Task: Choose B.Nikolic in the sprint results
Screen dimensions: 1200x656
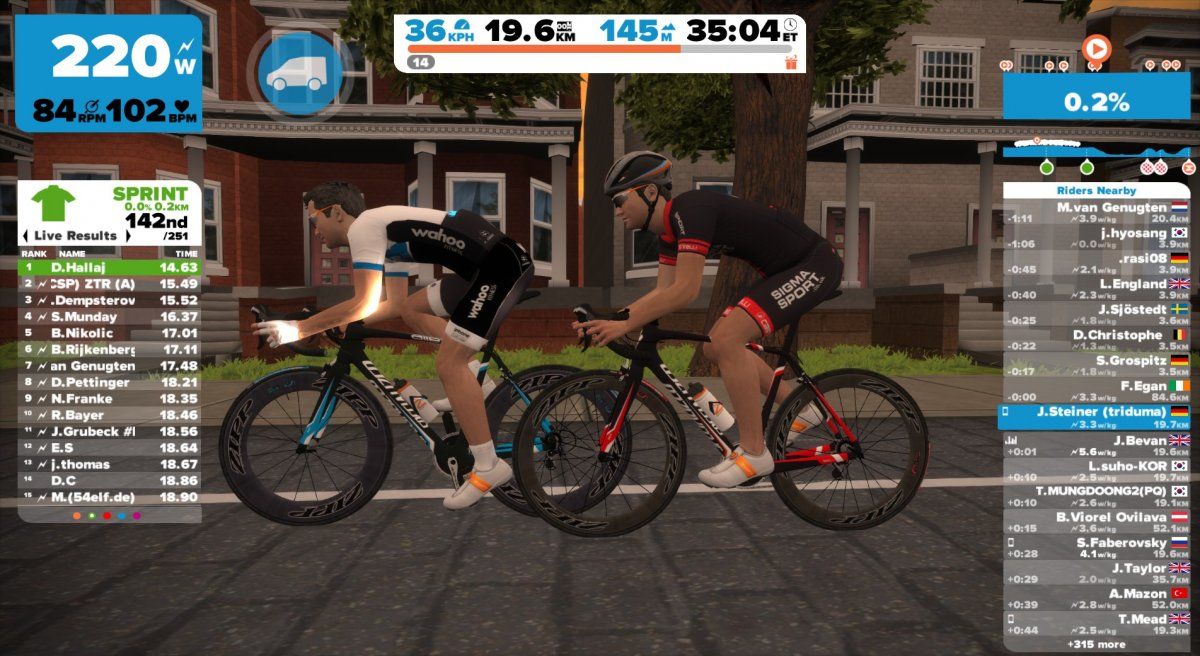Action: [x=110, y=333]
